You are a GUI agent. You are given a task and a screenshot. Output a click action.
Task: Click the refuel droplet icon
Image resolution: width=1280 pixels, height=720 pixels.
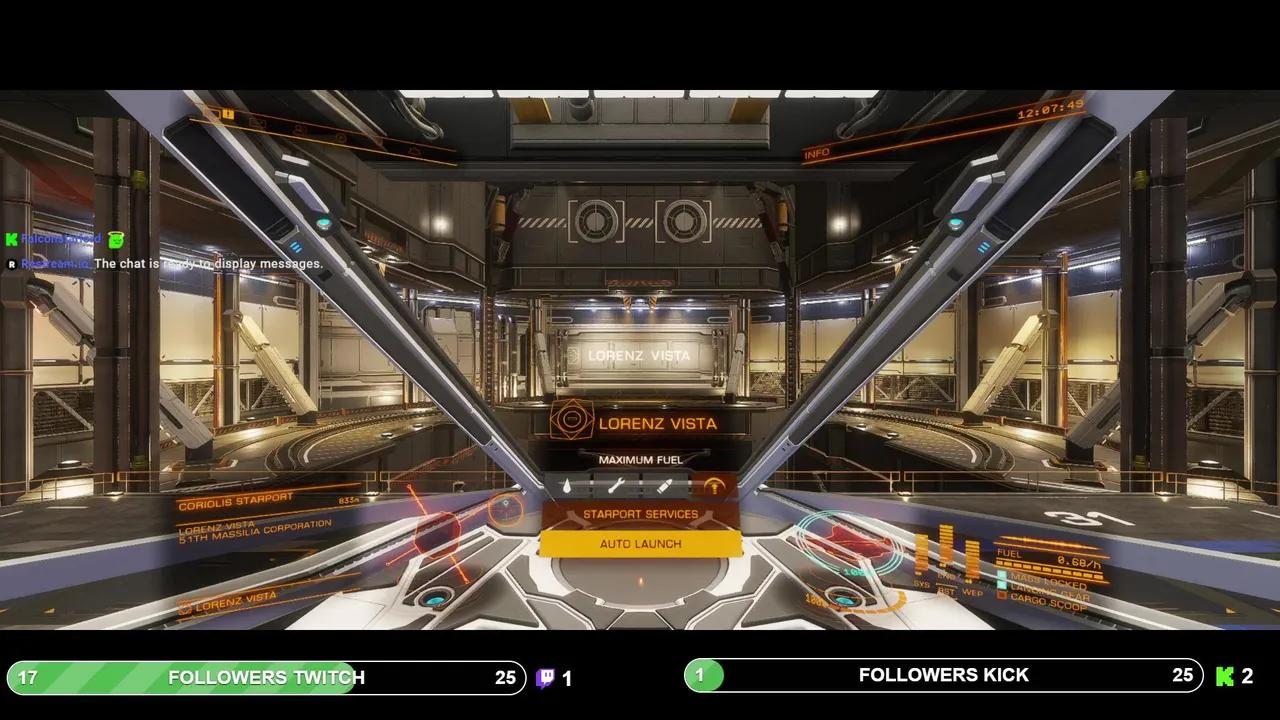click(x=566, y=487)
